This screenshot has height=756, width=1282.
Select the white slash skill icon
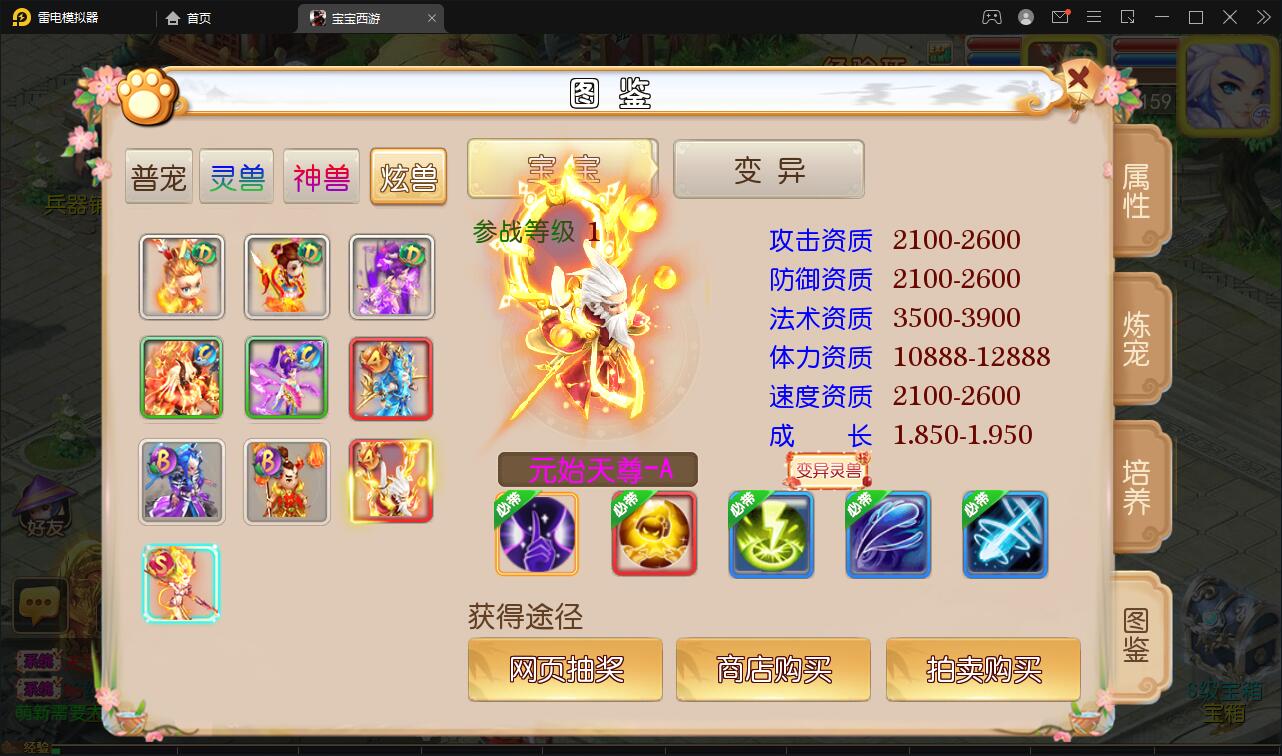pyautogui.click(x=1005, y=534)
